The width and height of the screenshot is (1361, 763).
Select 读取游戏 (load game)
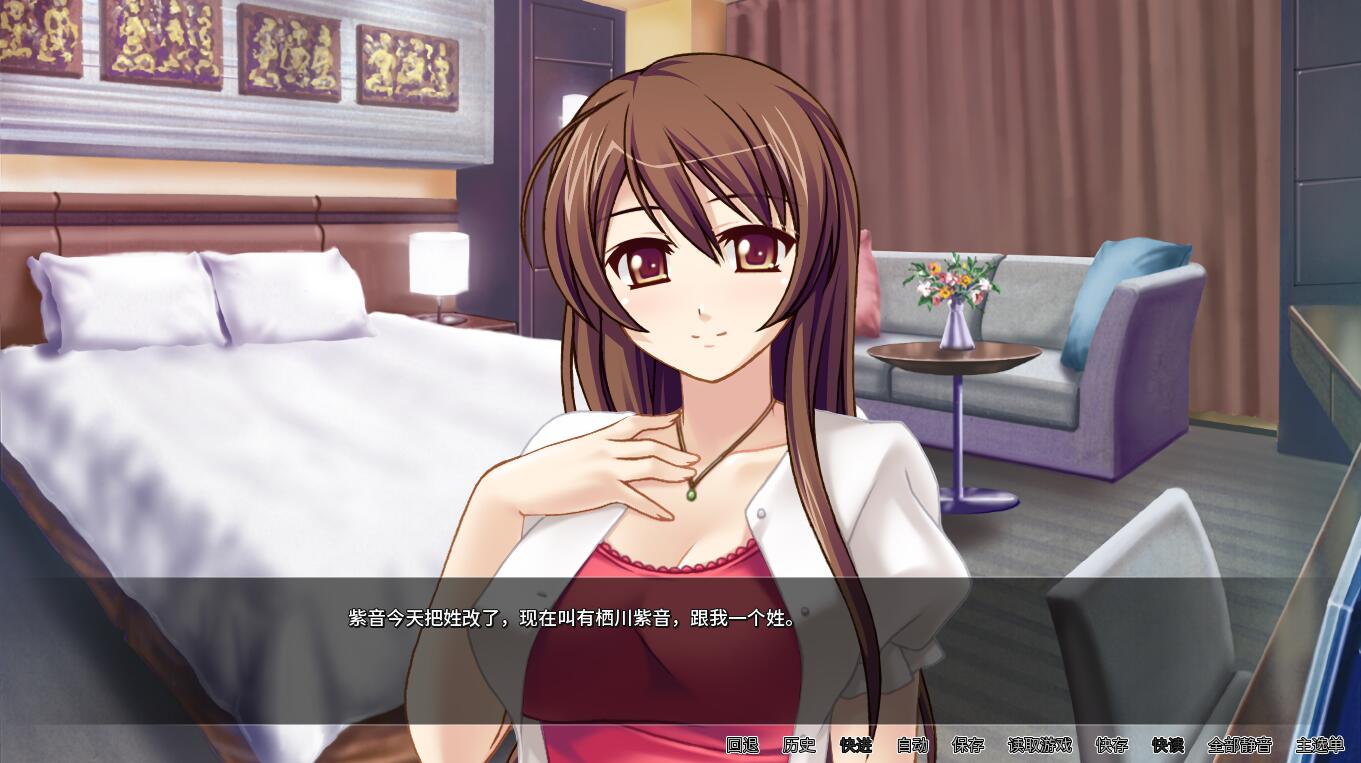(x=1039, y=745)
